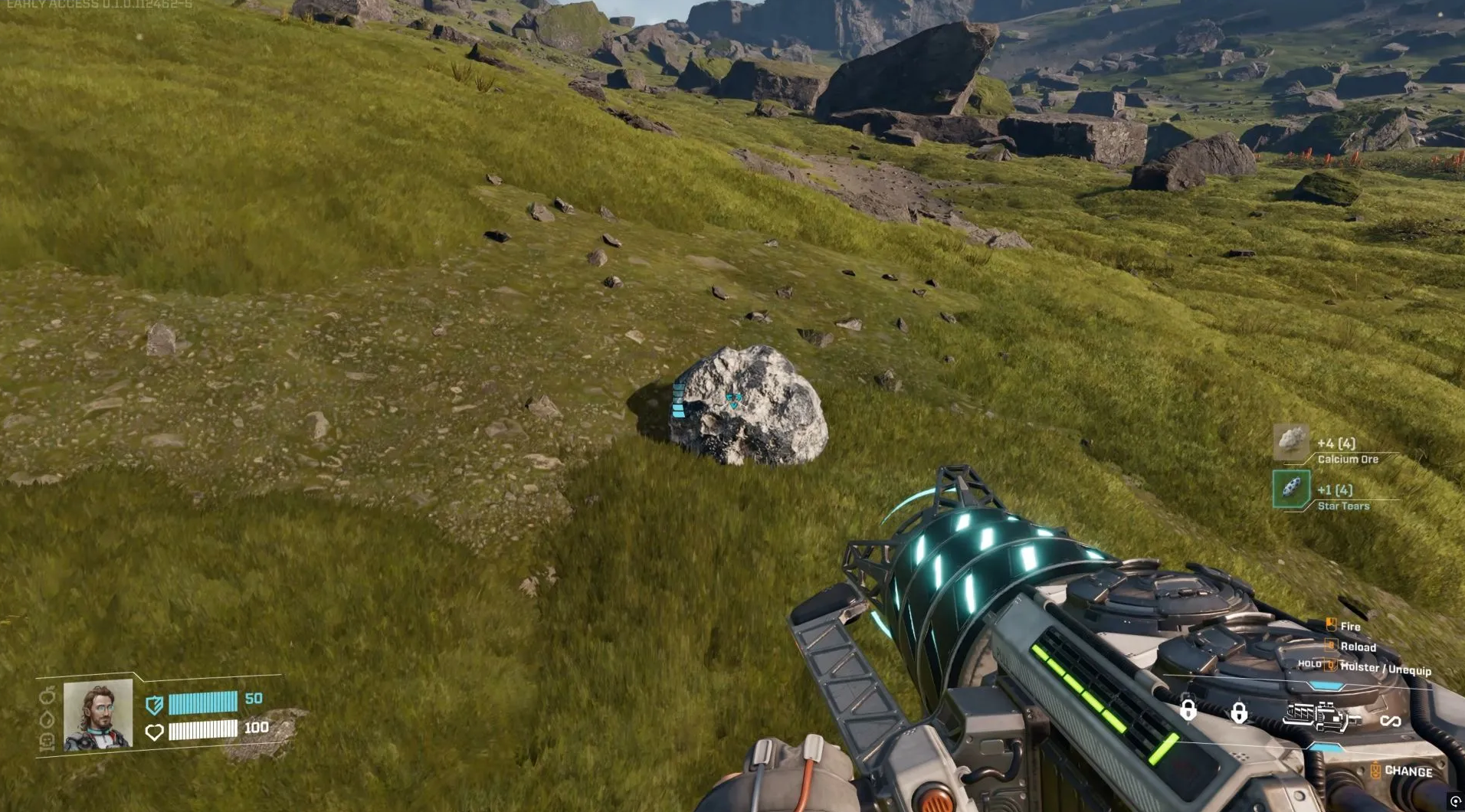Click the infinity ammo symbol
Viewport: 1465px width, 812px height.
(x=1390, y=721)
